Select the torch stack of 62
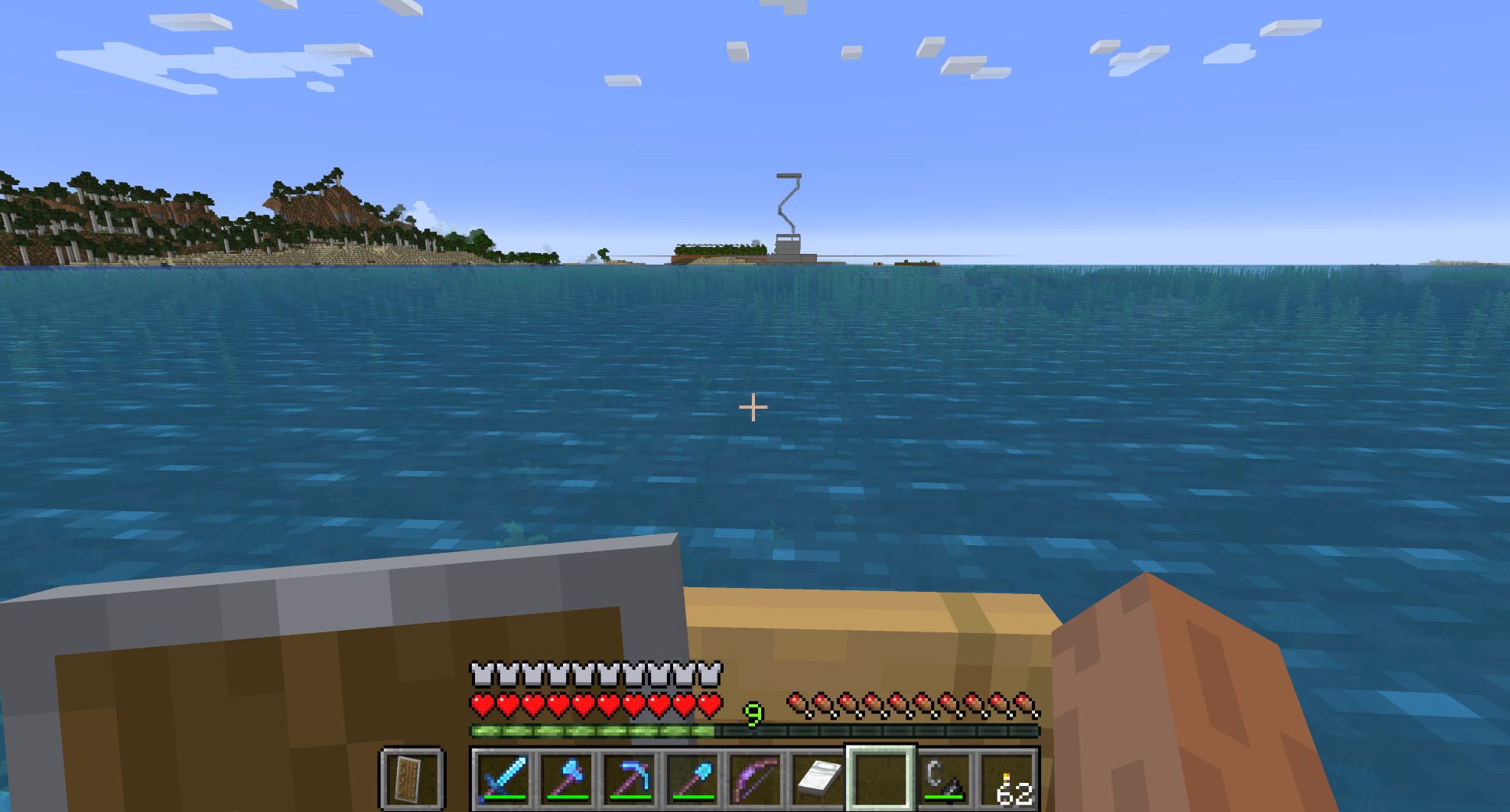This screenshot has height=812, width=1510. click(x=1007, y=778)
